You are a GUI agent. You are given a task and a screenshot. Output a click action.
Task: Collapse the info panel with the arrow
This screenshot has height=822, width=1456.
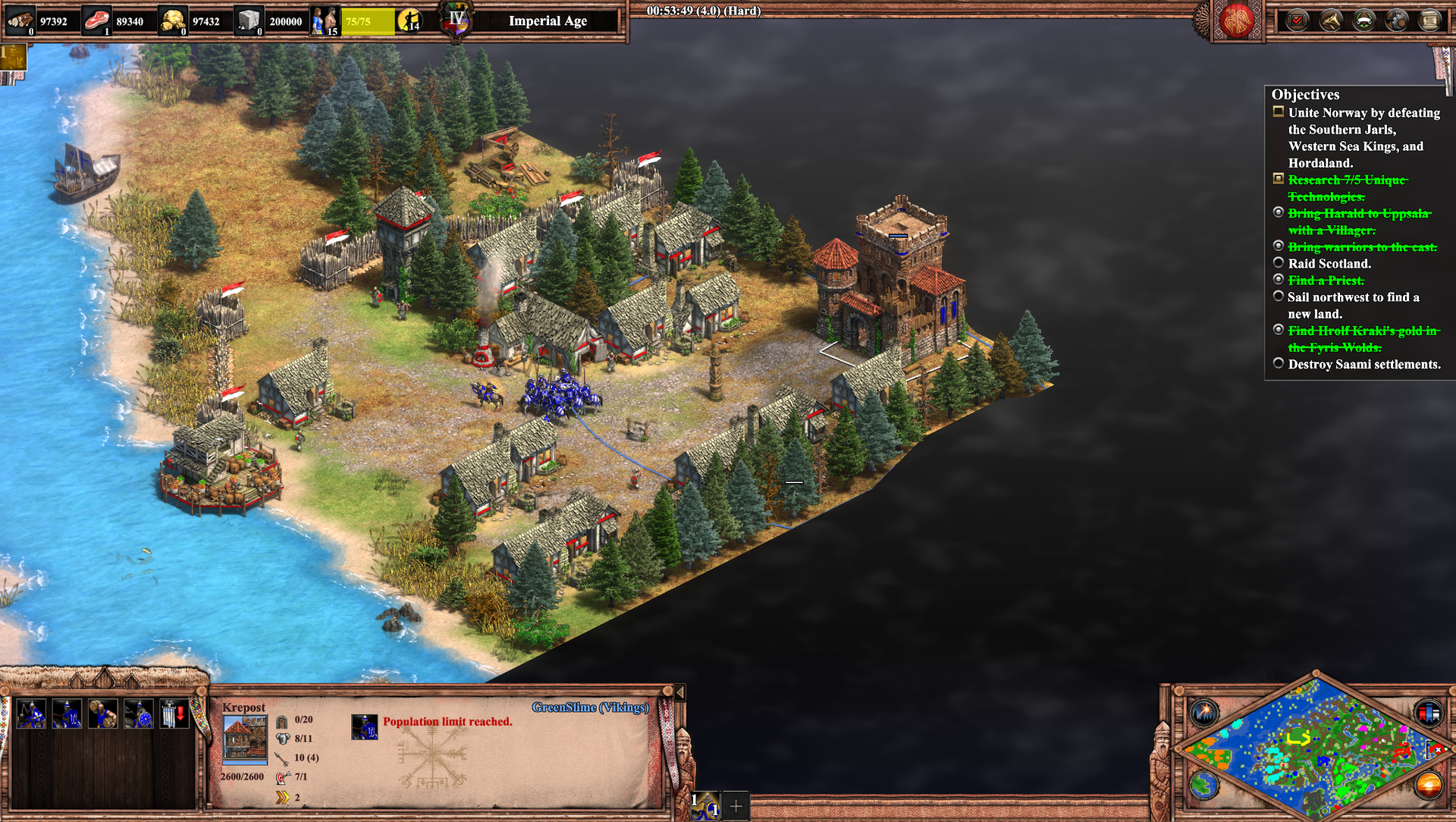(x=679, y=692)
